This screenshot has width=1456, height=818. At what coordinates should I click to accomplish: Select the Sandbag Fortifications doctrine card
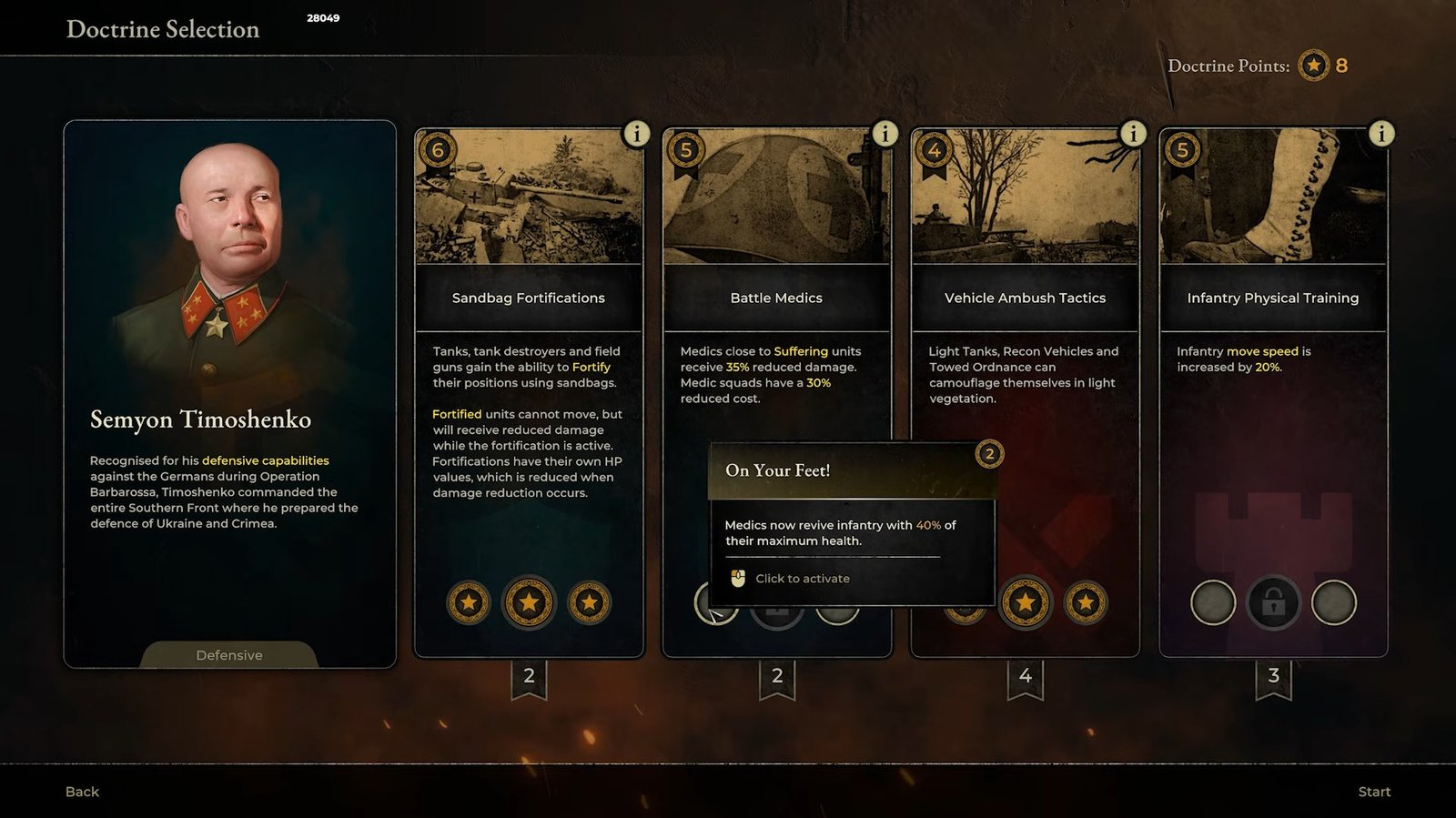(528, 298)
